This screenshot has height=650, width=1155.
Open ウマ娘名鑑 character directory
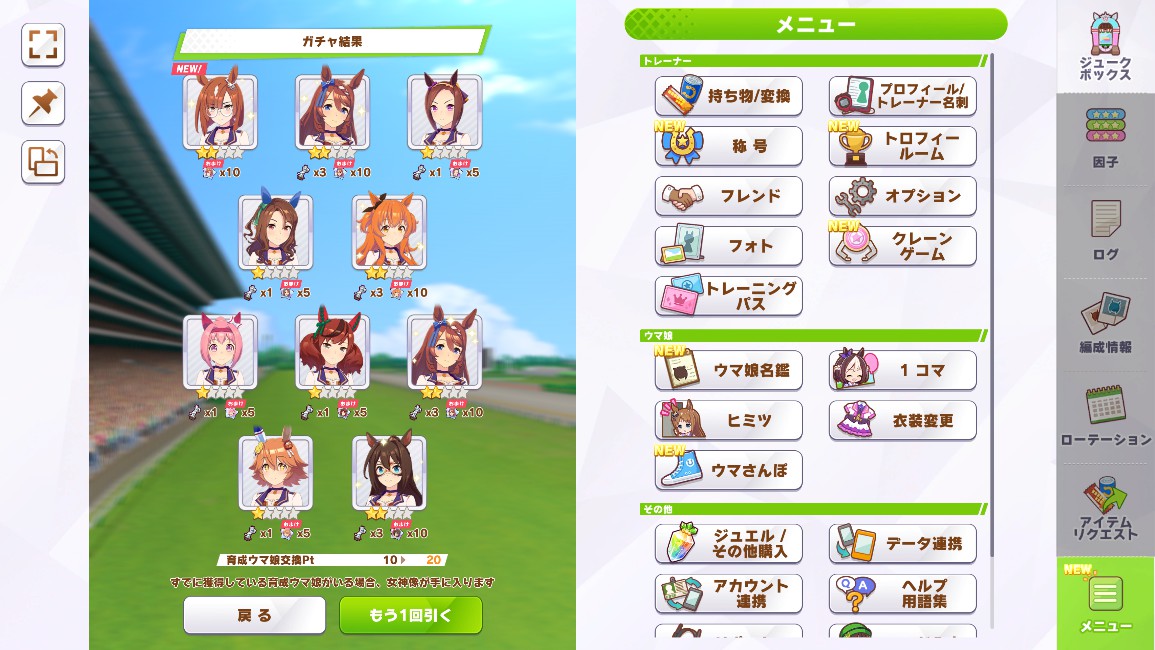point(729,371)
